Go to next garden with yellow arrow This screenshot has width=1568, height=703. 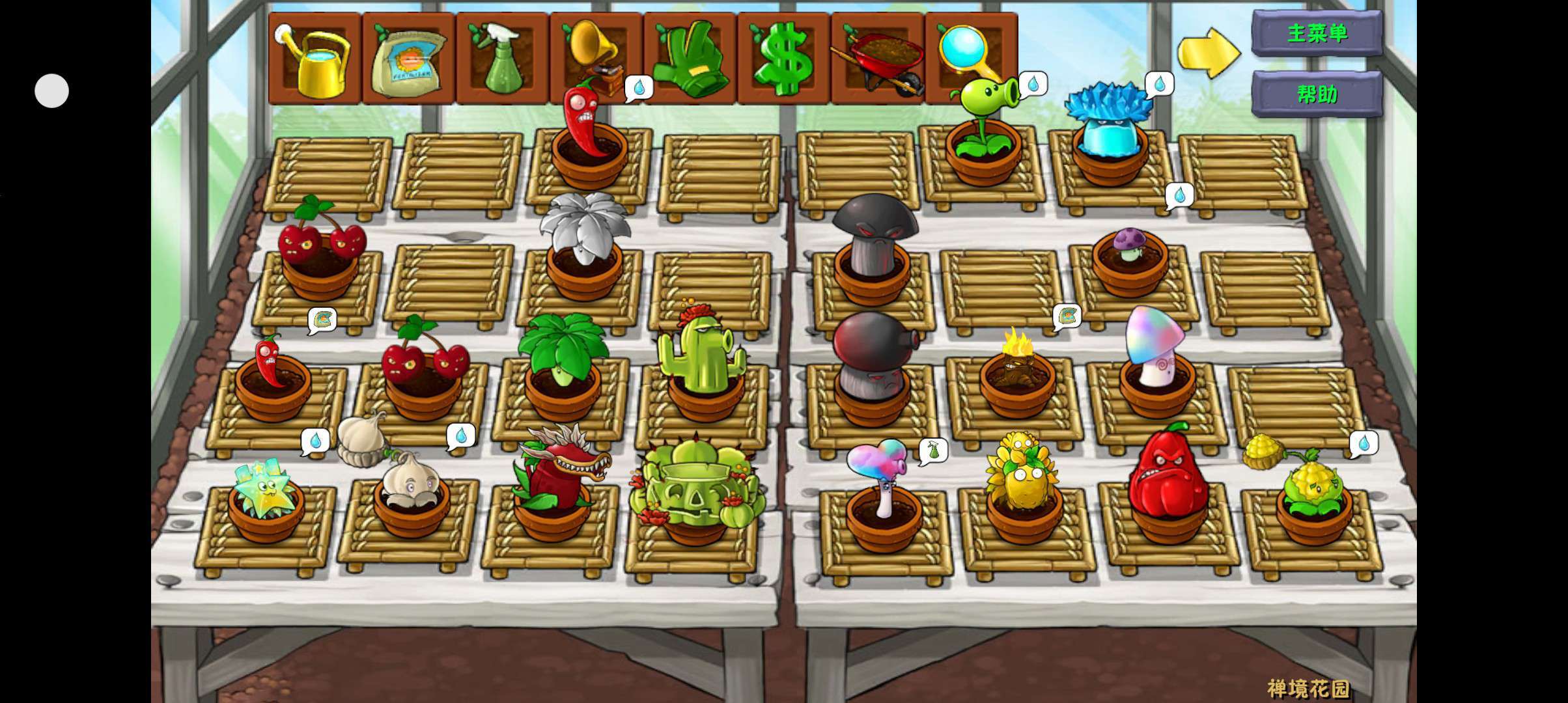(1209, 53)
